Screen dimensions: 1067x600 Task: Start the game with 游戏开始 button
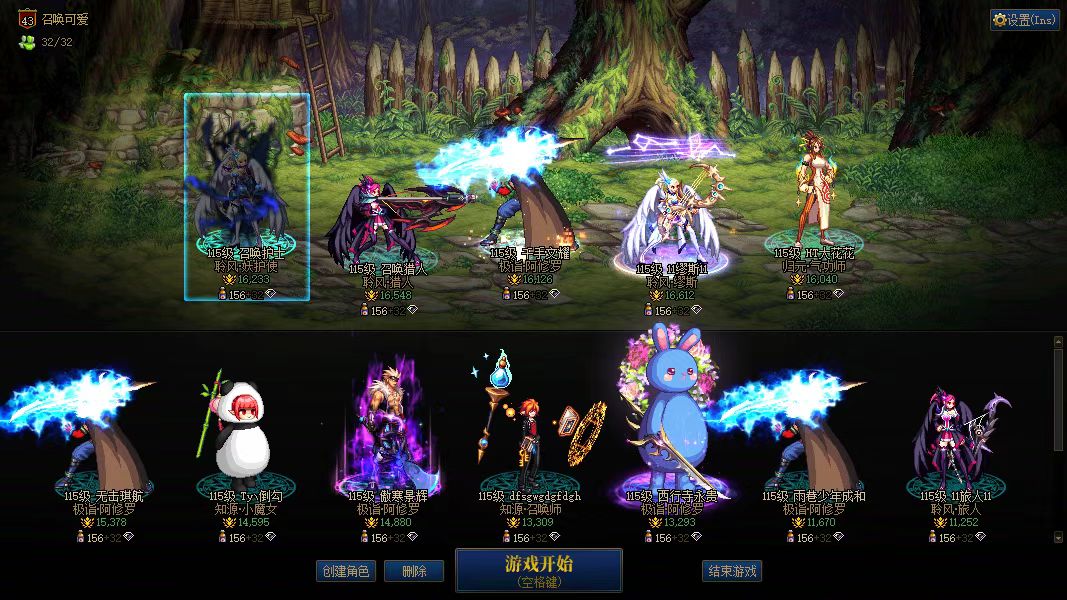(x=538, y=570)
